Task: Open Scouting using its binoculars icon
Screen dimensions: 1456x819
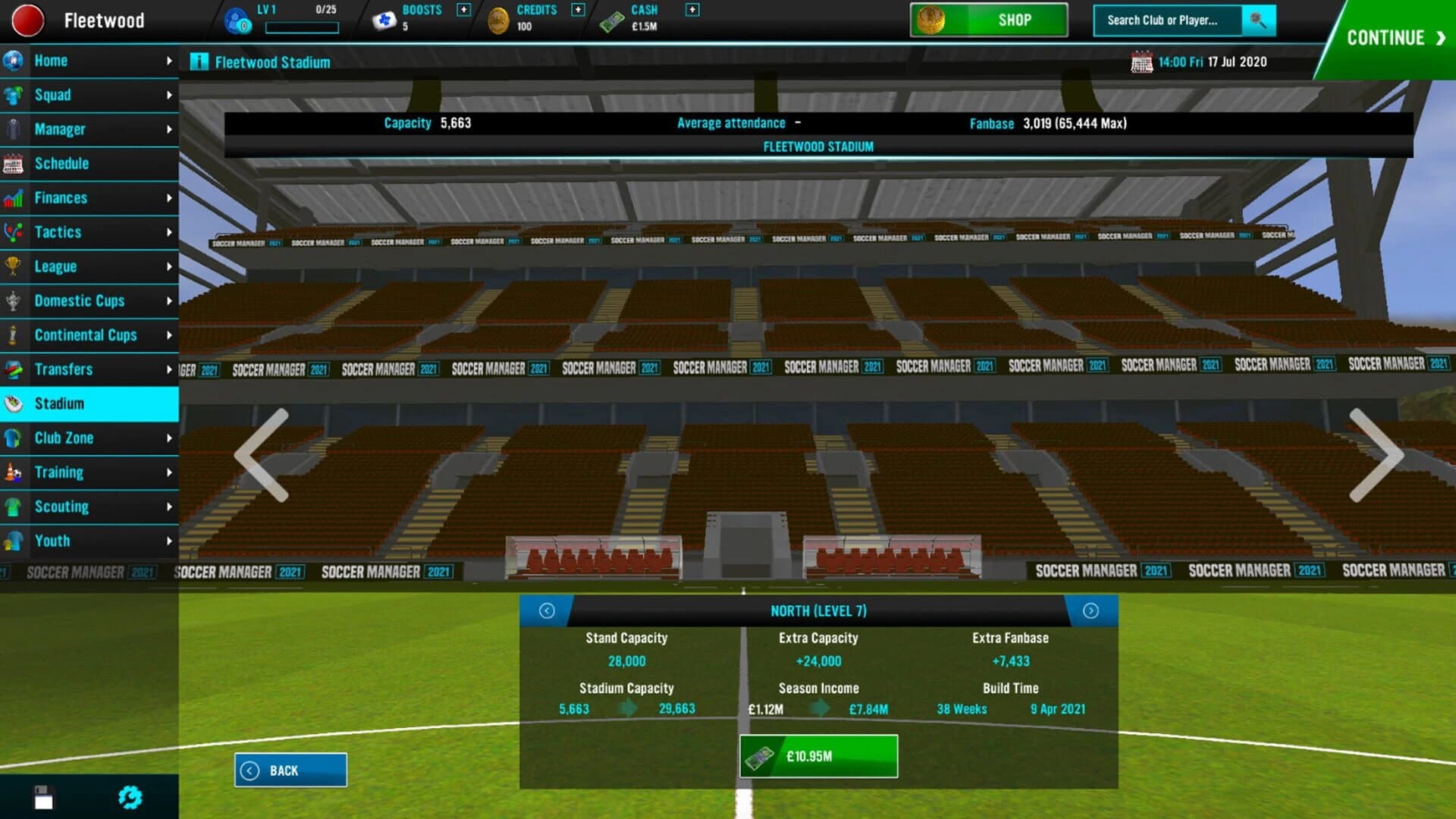Action: [x=13, y=507]
